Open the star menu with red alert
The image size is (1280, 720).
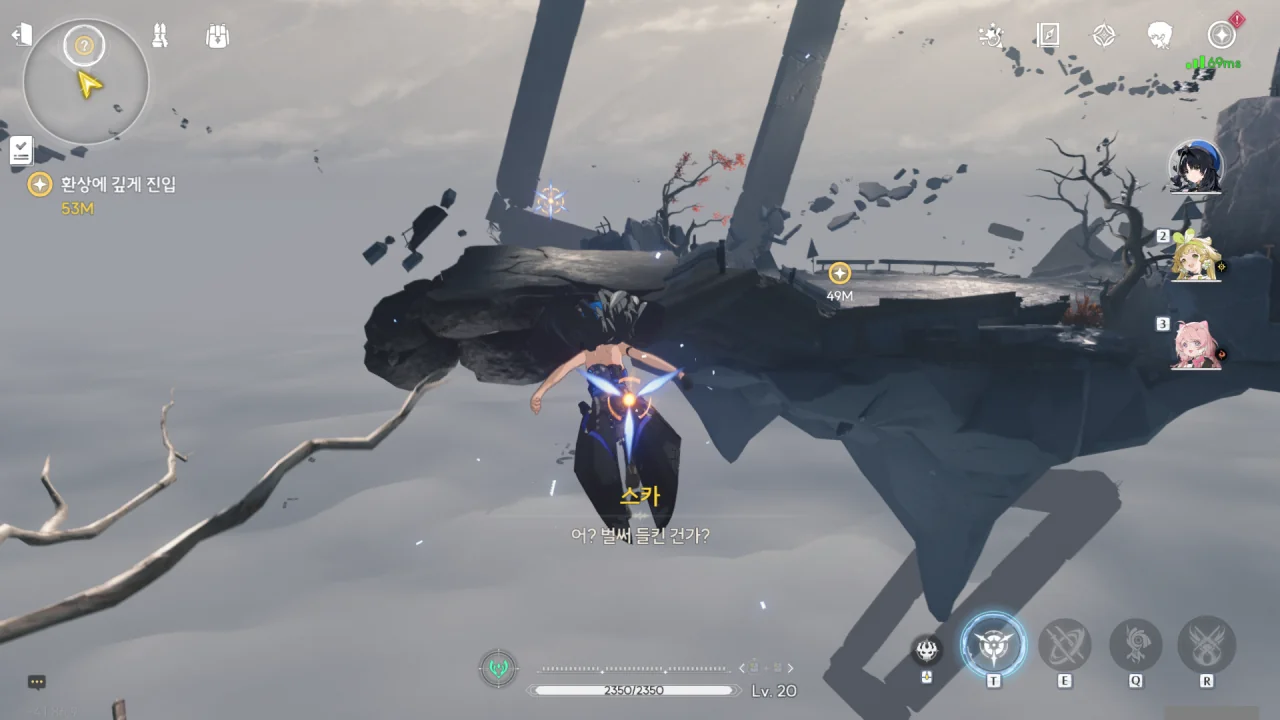[1221, 35]
